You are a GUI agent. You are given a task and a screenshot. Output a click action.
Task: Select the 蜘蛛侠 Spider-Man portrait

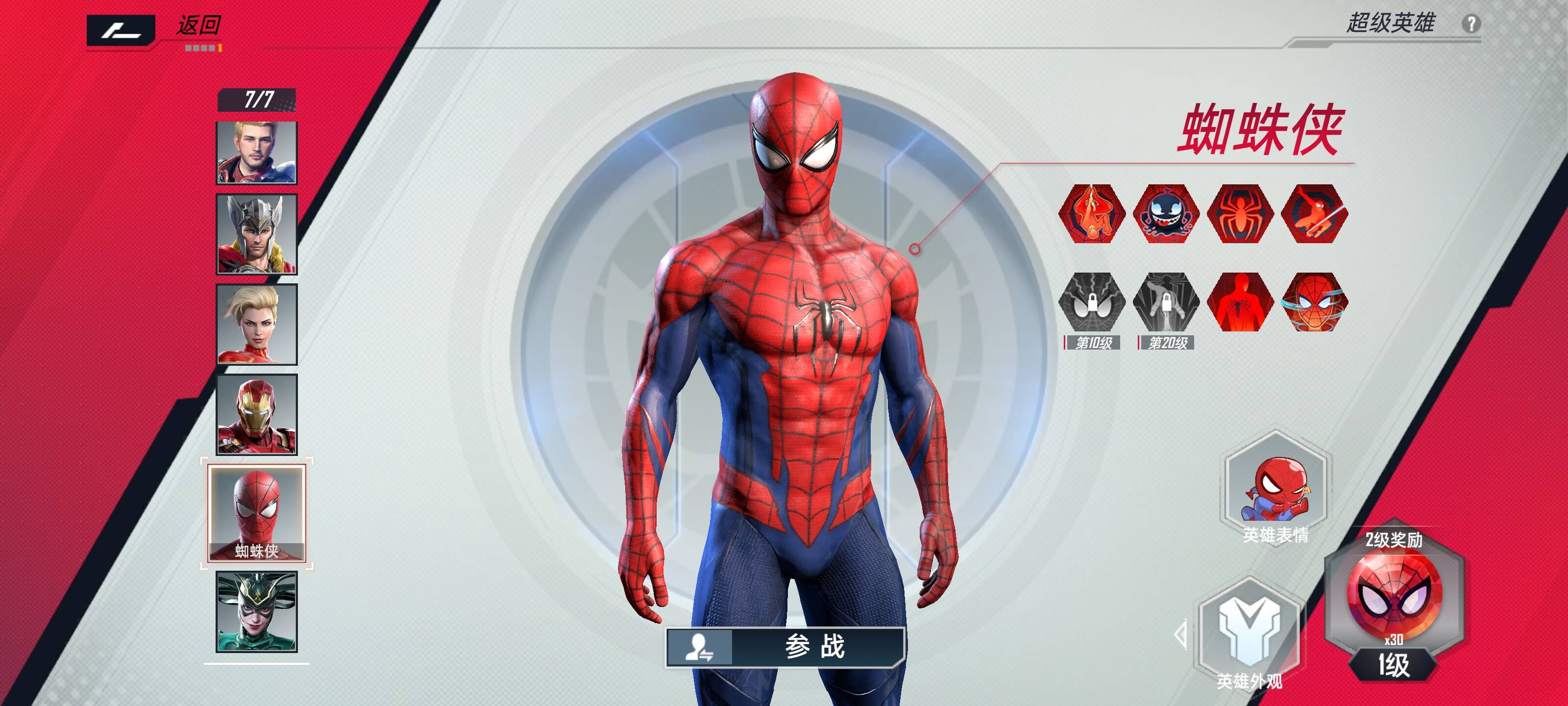pyautogui.click(x=257, y=513)
